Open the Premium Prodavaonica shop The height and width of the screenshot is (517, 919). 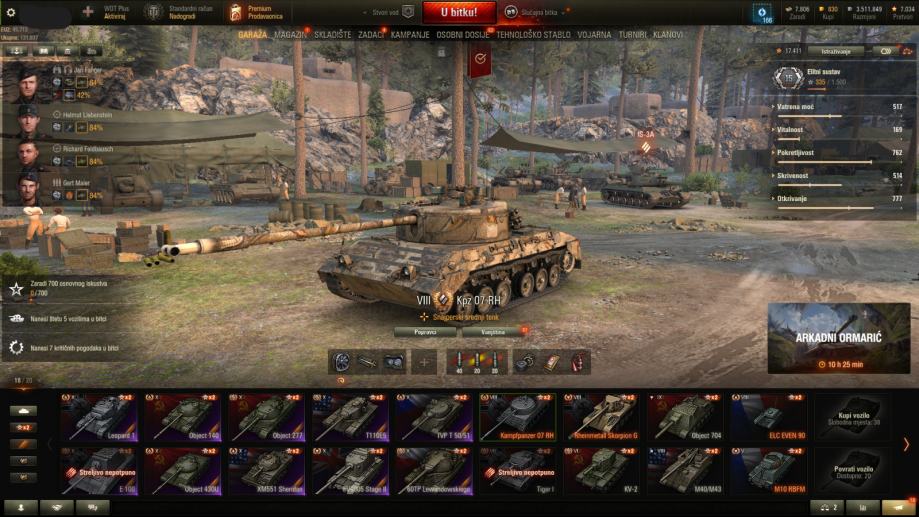[x=258, y=12]
